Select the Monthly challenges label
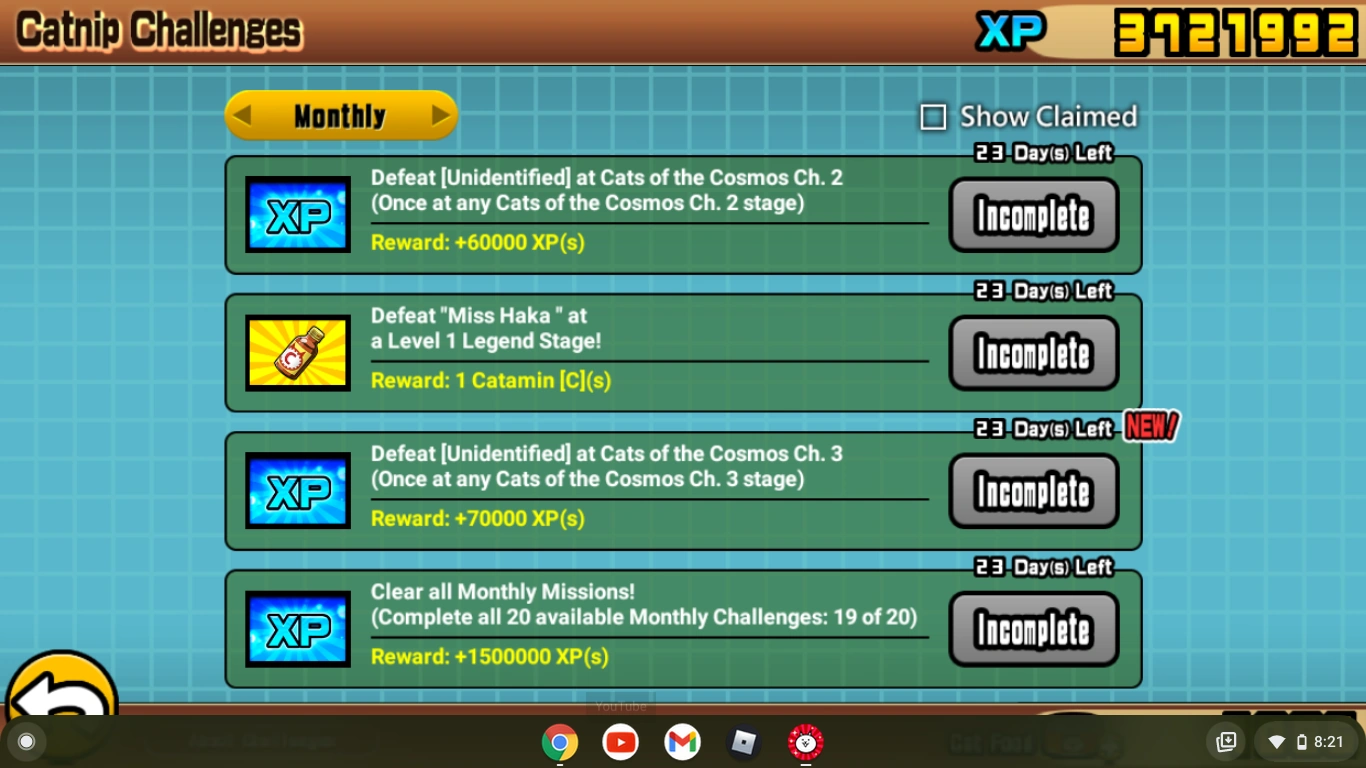The image size is (1366, 768). tap(341, 115)
